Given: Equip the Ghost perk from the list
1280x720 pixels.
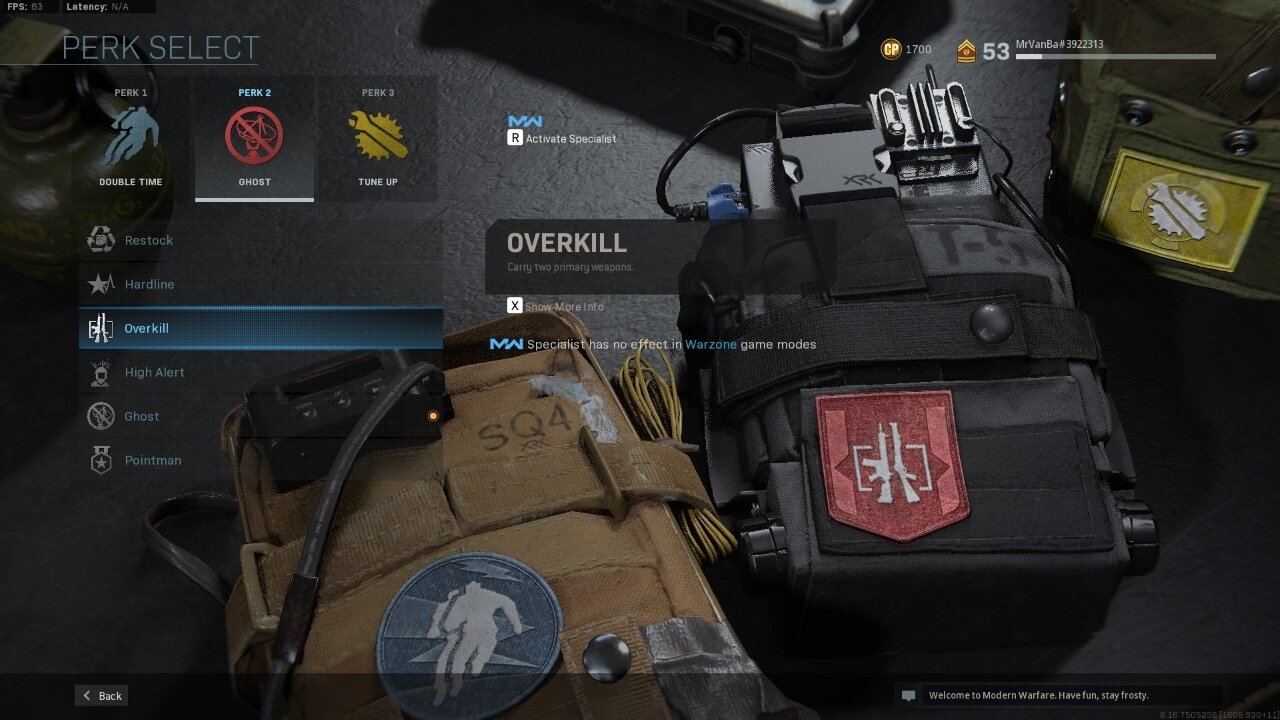Looking at the screenshot, I should point(260,416).
